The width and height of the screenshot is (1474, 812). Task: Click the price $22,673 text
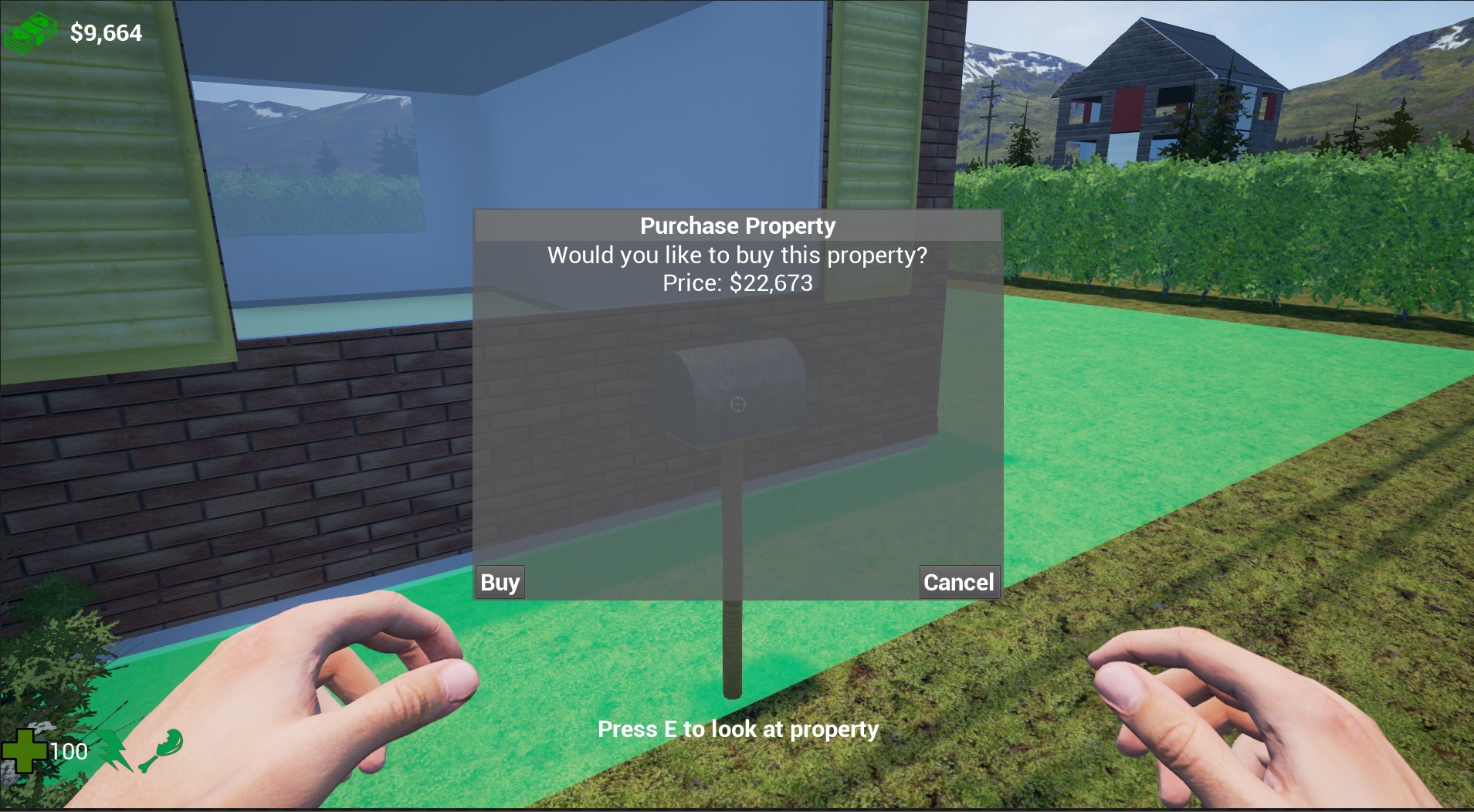737,283
